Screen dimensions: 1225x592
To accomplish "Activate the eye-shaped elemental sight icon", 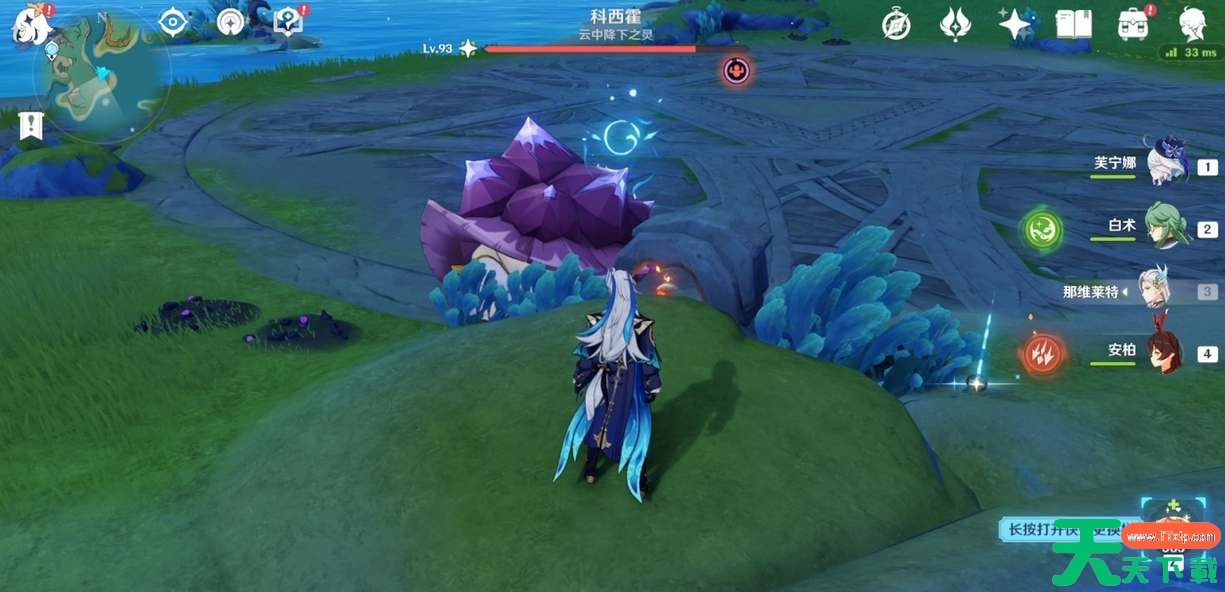I will coord(173,22).
